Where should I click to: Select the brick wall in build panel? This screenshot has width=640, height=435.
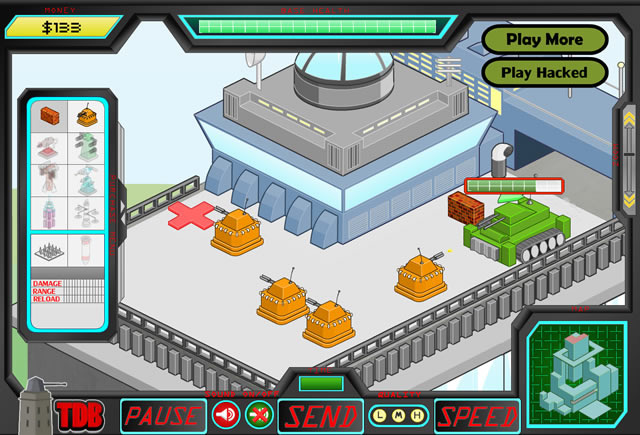pyautogui.click(x=49, y=116)
